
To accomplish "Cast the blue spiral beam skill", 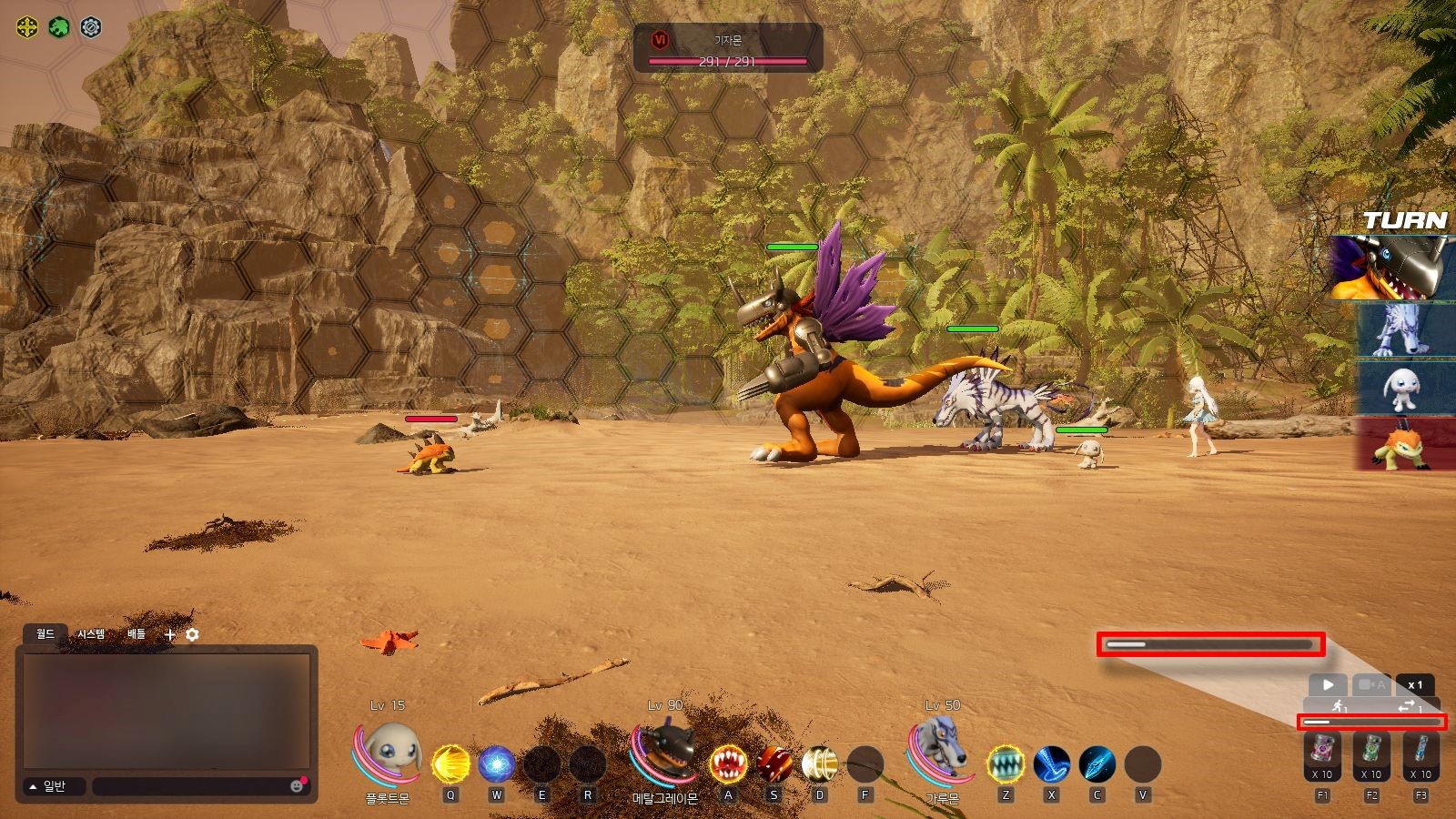I will (1051, 764).
